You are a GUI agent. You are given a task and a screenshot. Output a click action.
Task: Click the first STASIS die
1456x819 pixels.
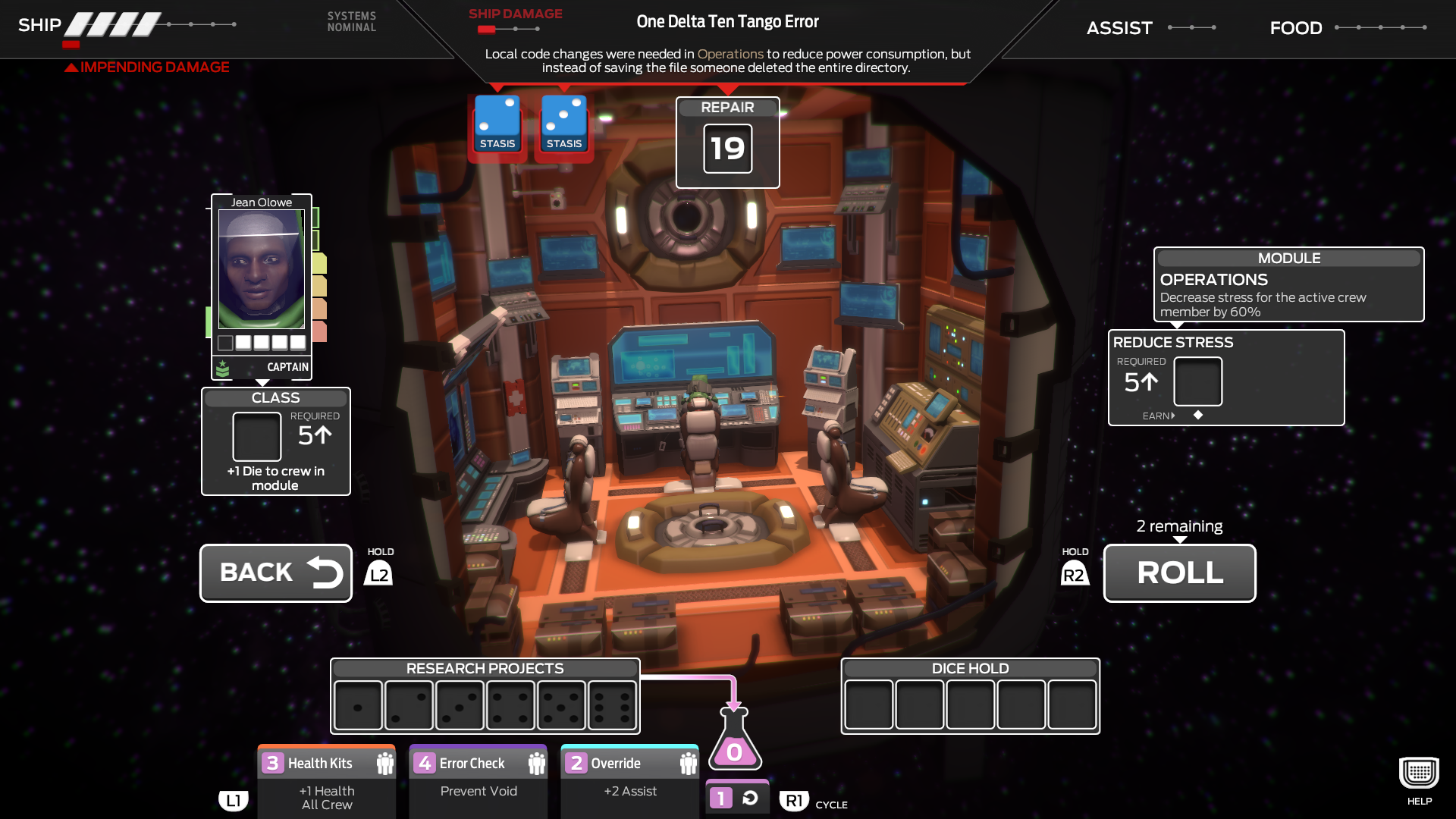point(497,125)
